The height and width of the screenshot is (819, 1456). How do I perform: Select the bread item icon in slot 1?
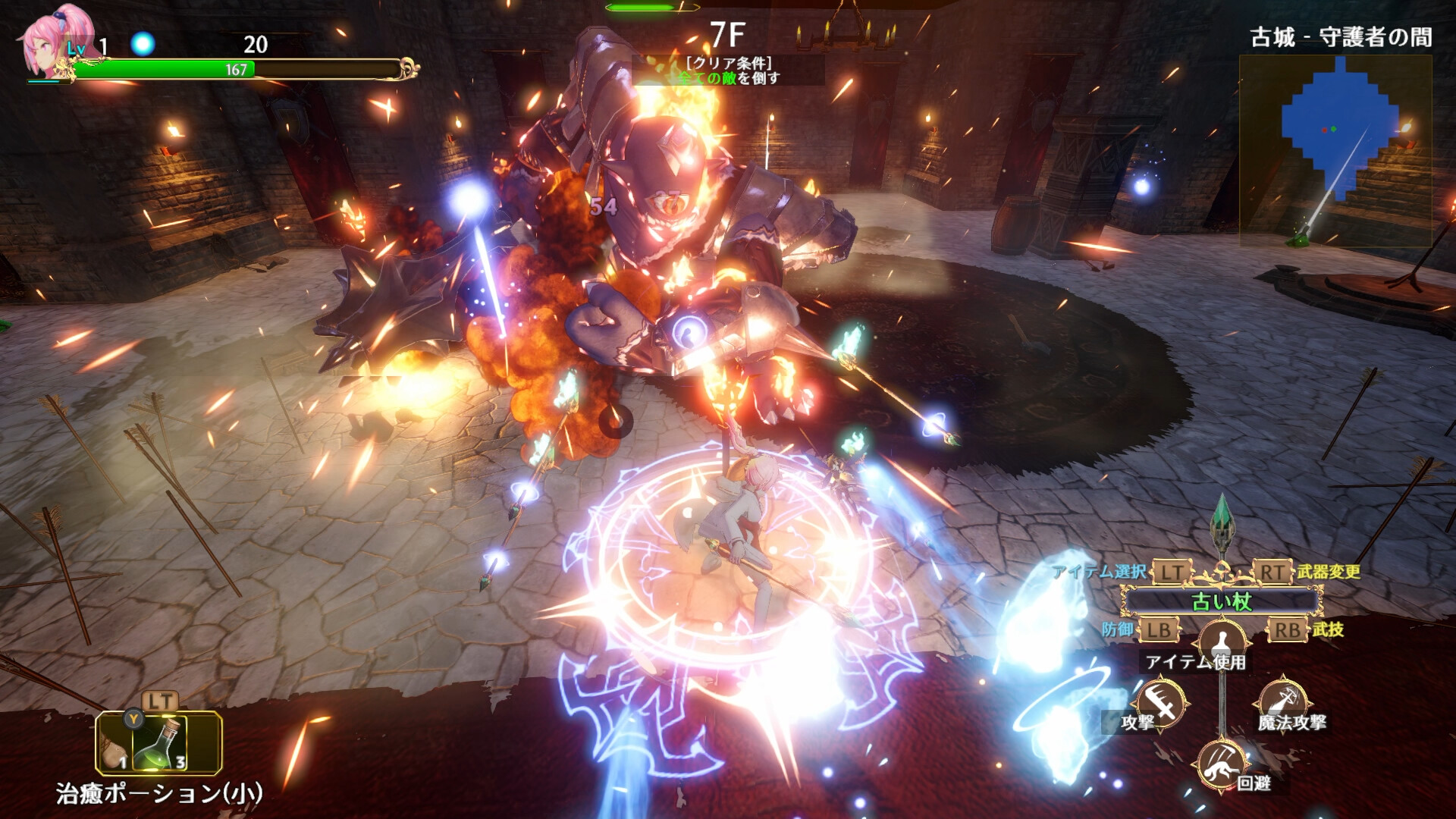tap(112, 751)
